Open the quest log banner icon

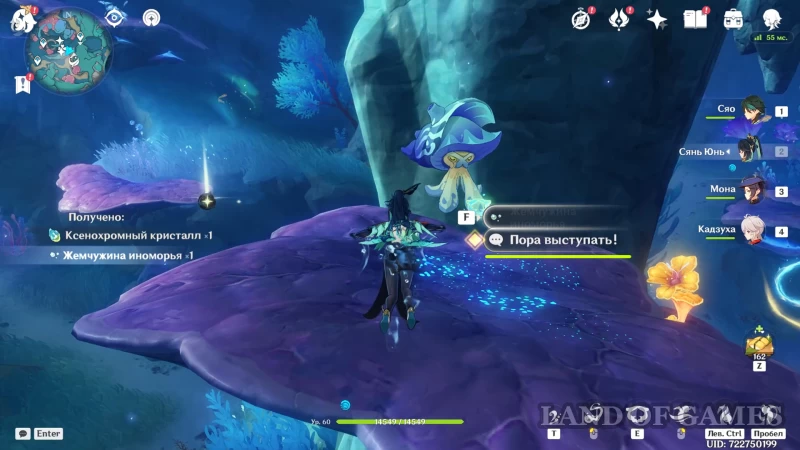(x=23, y=85)
